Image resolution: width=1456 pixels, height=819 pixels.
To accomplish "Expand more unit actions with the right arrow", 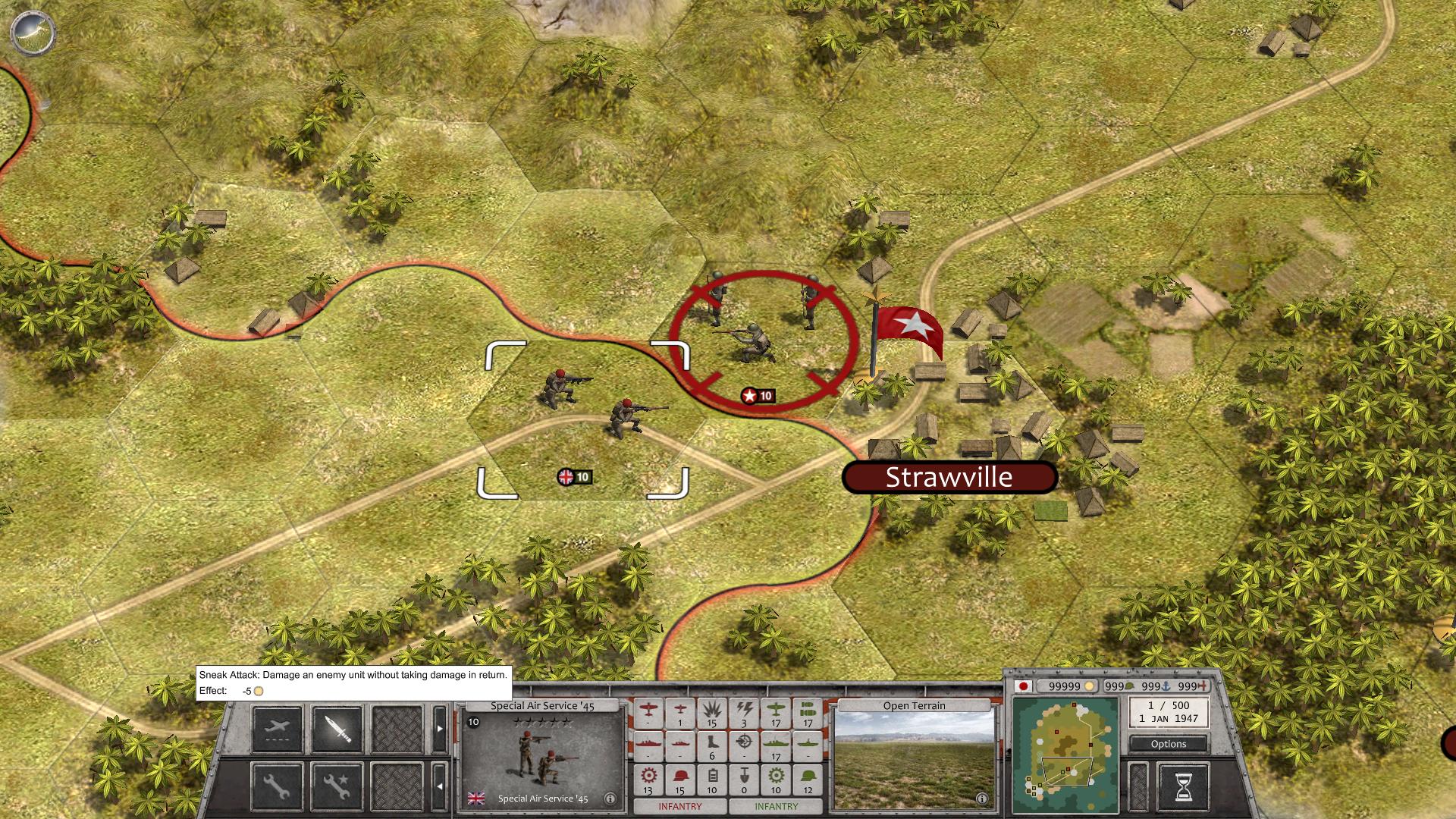I will point(441,730).
